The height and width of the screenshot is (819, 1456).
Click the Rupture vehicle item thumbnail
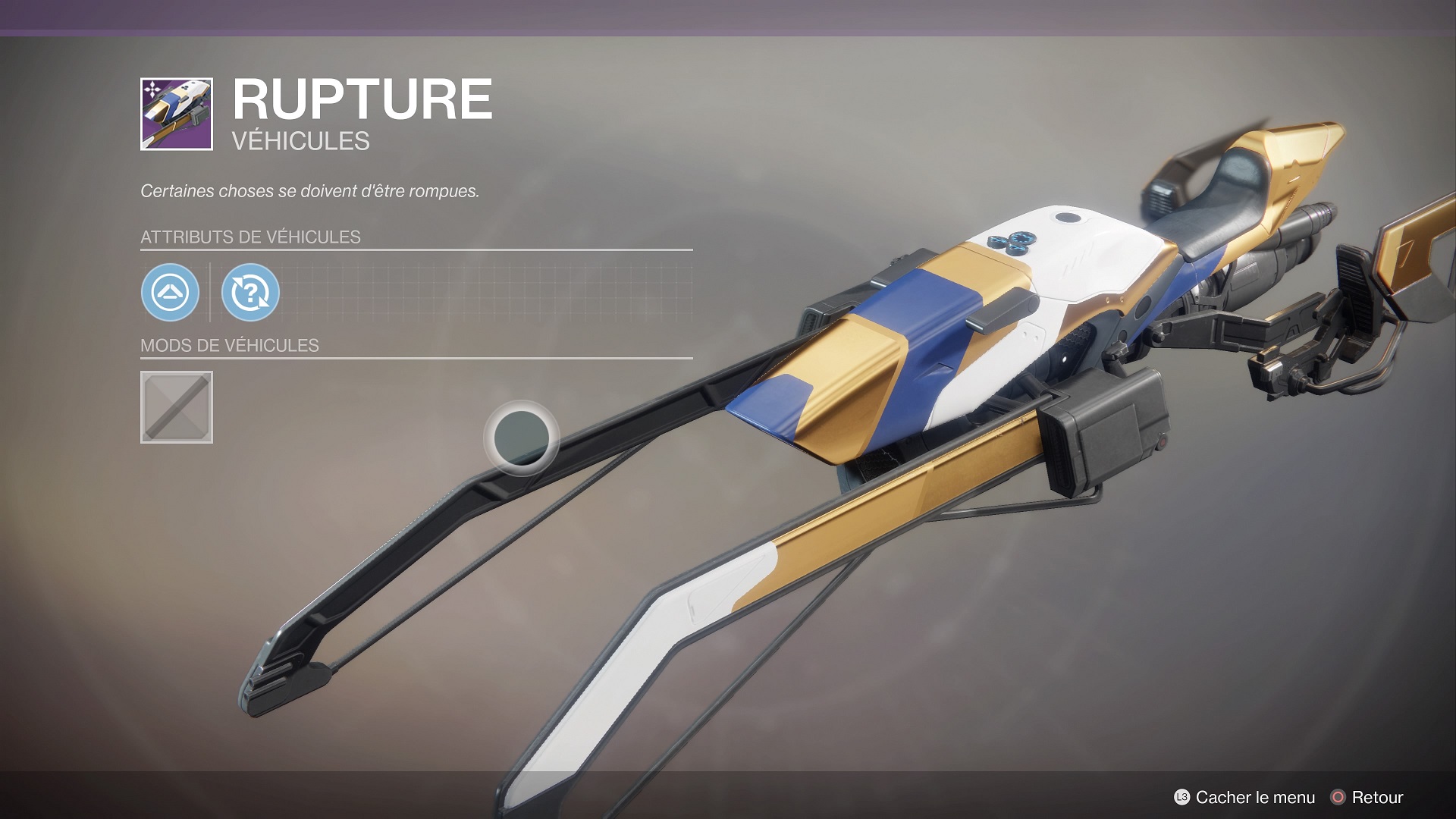click(x=177, y=114)
